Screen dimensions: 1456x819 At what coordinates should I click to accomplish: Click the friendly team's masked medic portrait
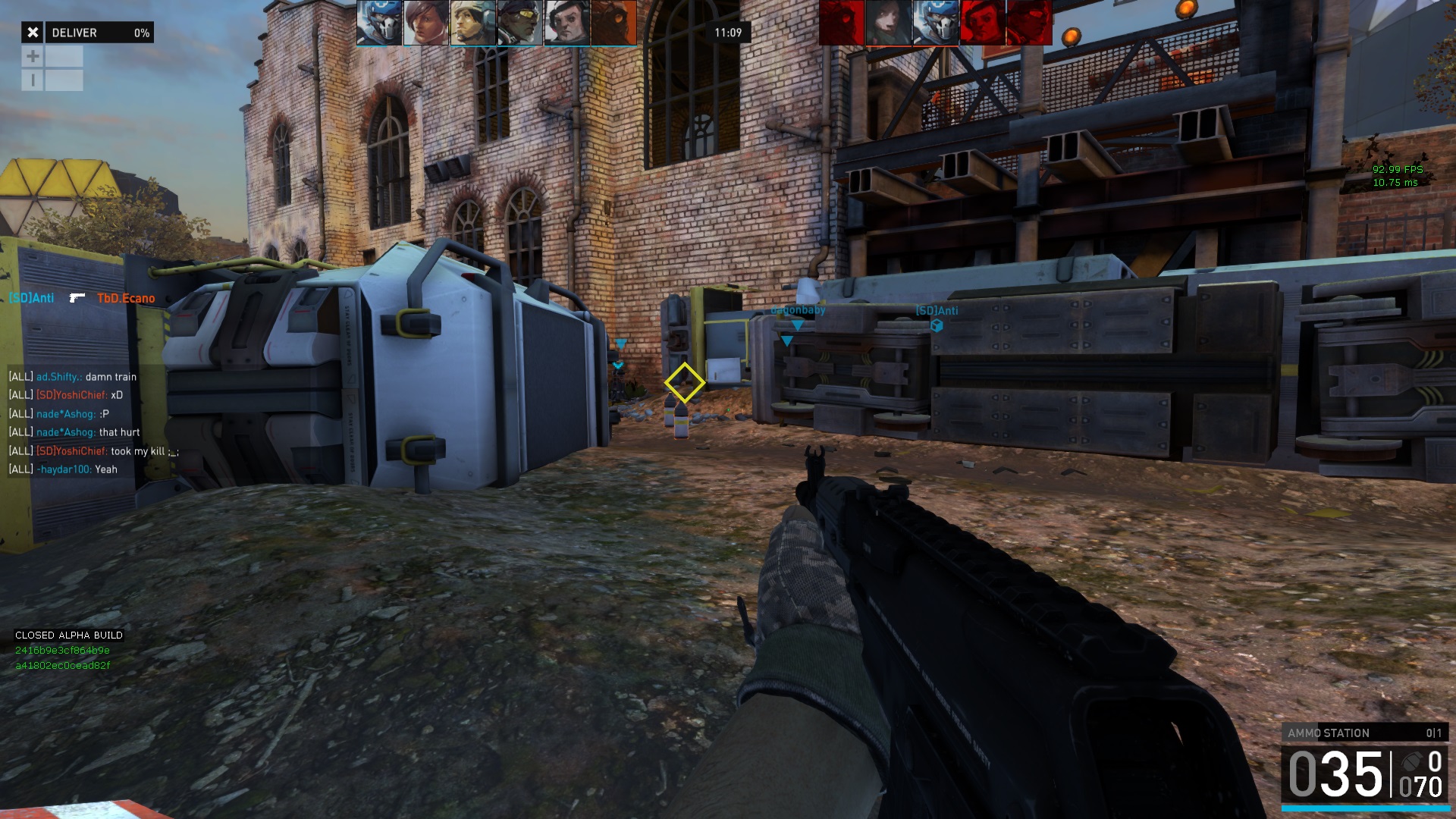click(x=379, y=23)
